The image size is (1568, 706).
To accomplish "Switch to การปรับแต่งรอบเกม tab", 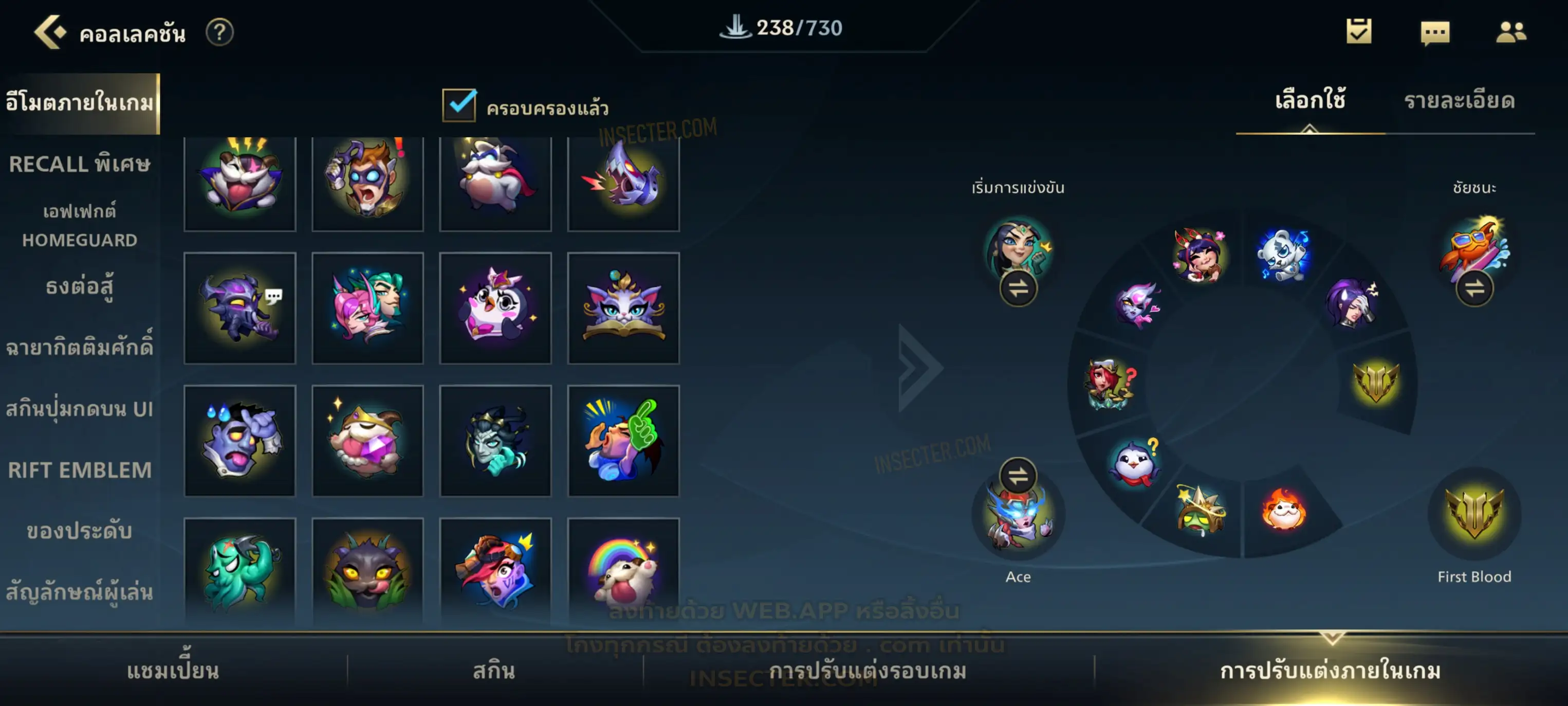I will pyautogui.click(x=868, y=671).
